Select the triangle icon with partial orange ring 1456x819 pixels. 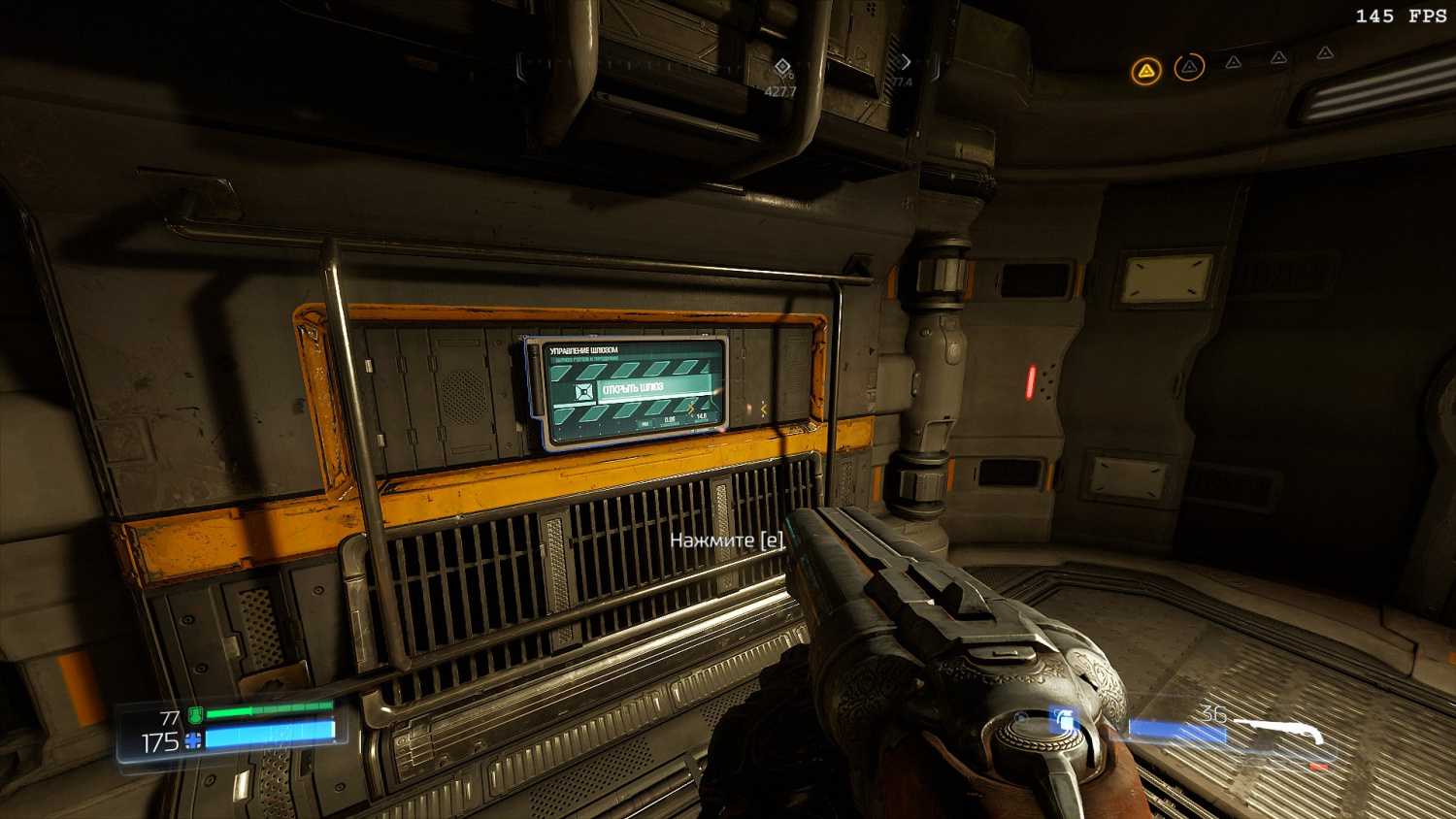[1189, 67]
